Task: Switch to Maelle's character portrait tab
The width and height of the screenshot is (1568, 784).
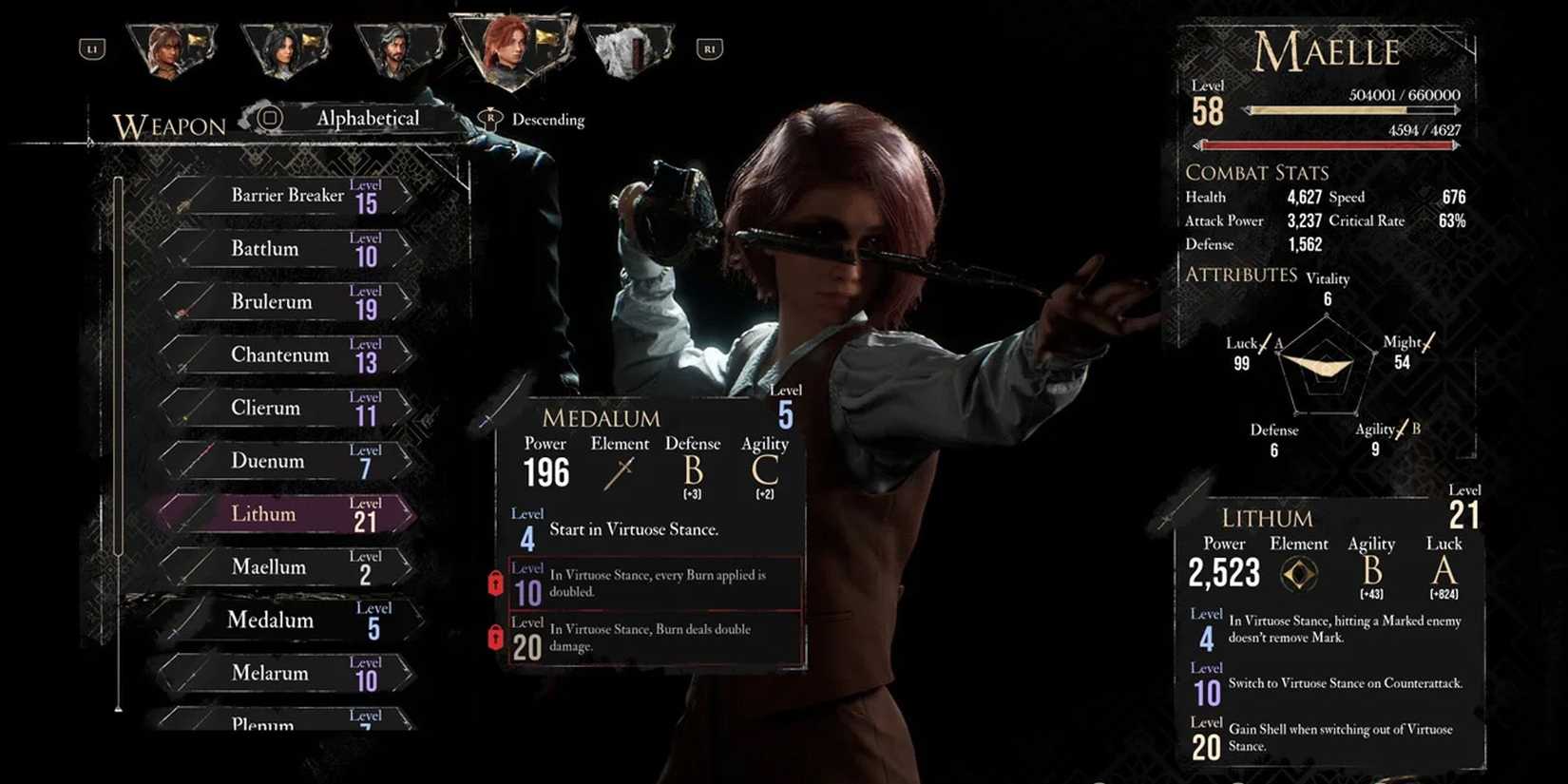Action: (513, 48)
